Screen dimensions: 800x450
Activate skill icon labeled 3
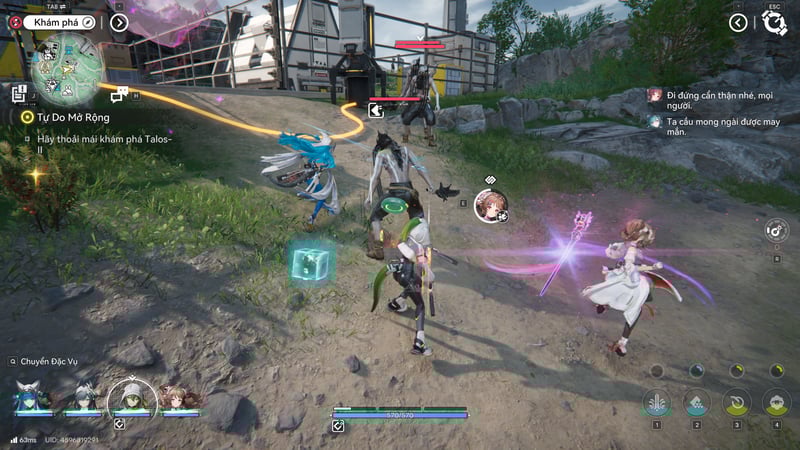click(x=737, y=402)
